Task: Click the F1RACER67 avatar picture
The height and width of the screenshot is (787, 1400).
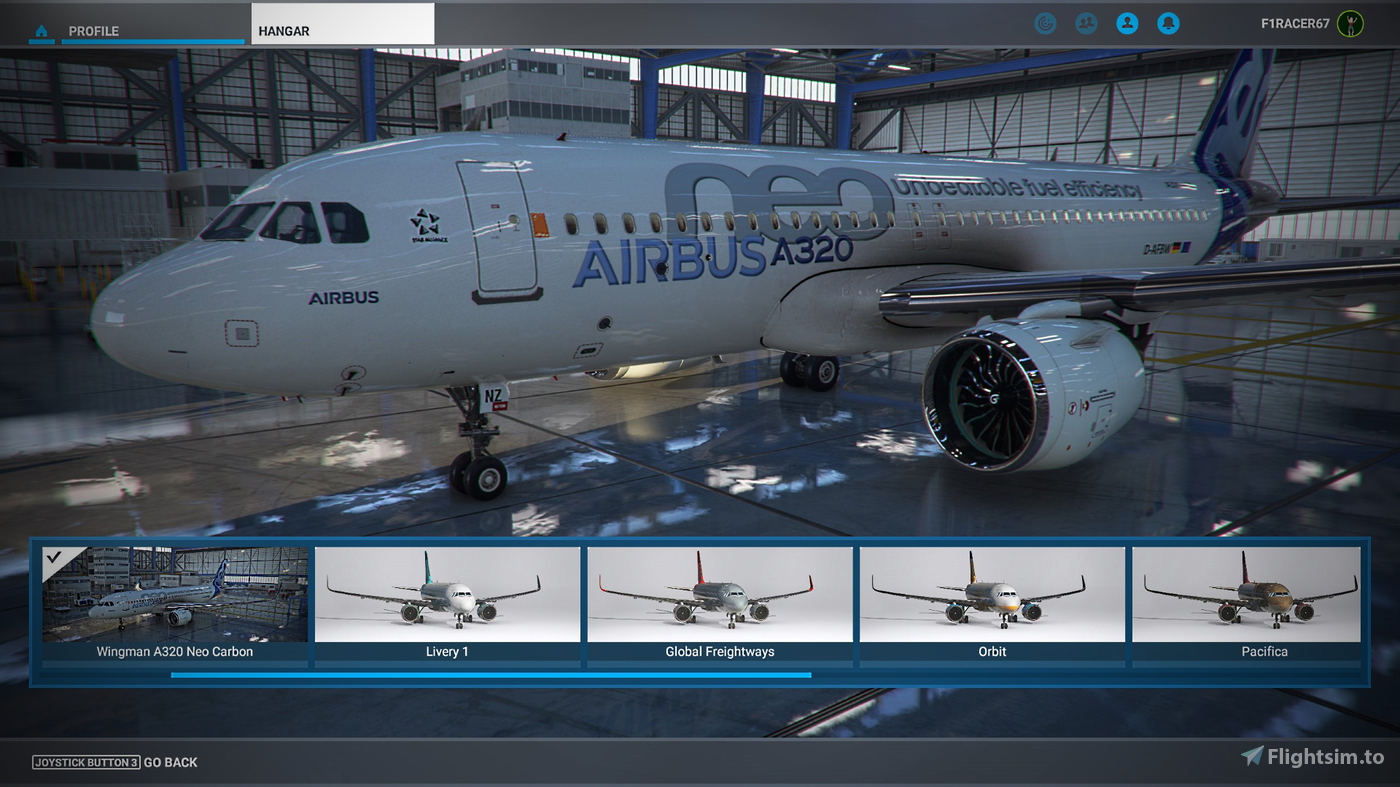Action: click(1350, 22)
